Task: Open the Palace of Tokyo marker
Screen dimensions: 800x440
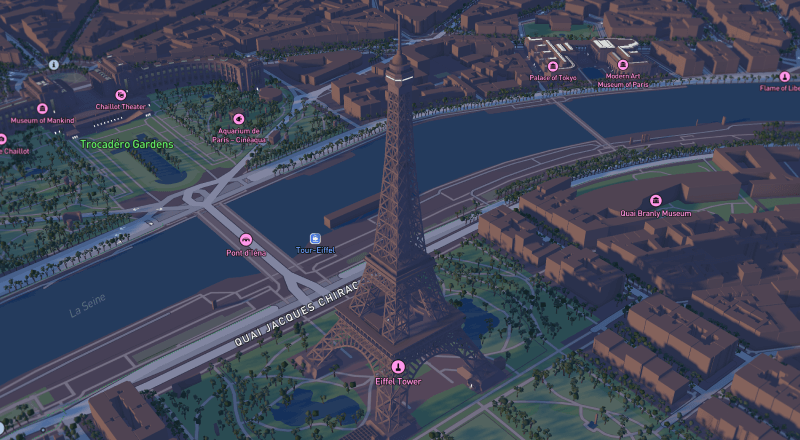Action: click(553, 66)
